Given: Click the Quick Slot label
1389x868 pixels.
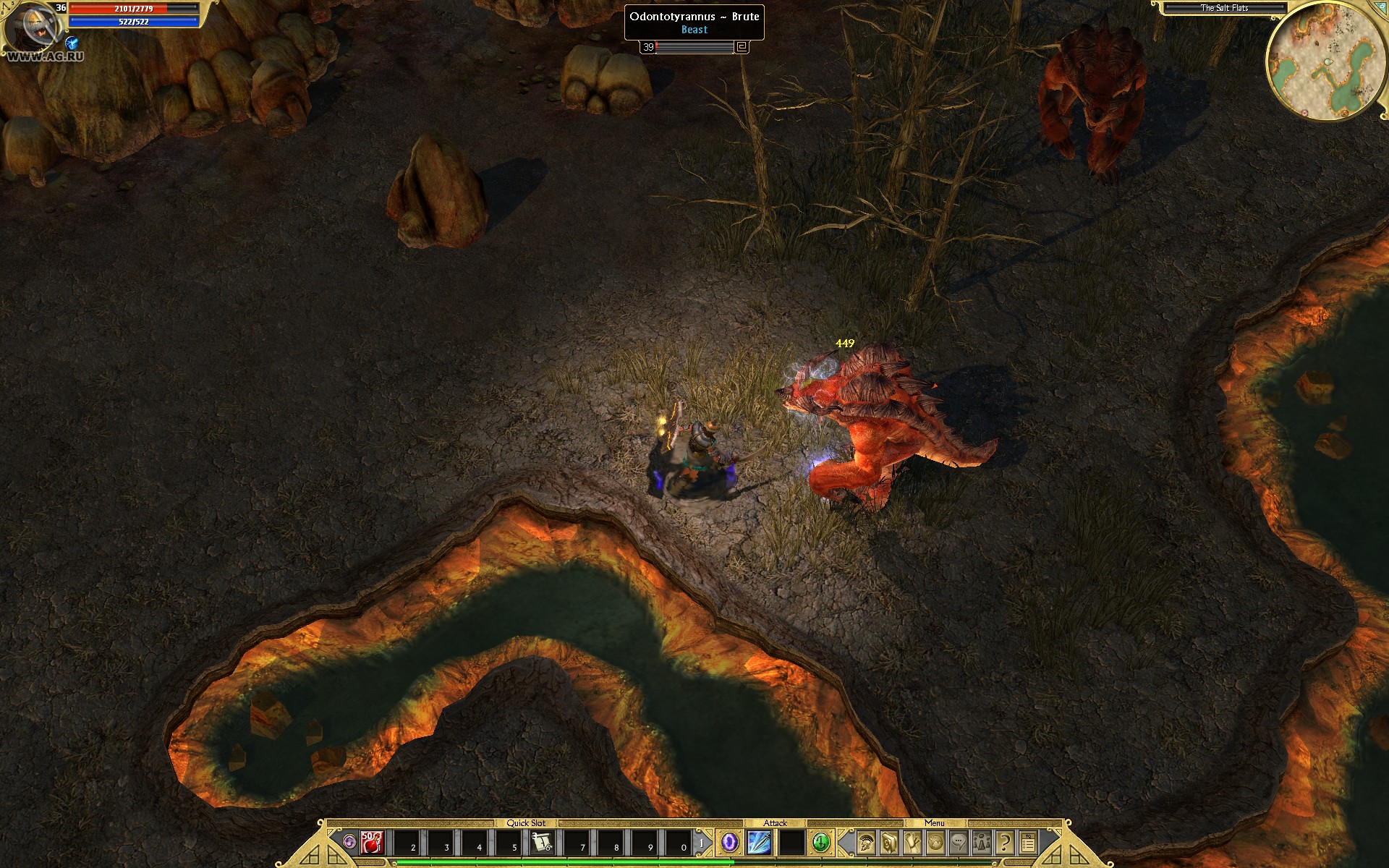Looking at the screenshot, I should [527, 822].
